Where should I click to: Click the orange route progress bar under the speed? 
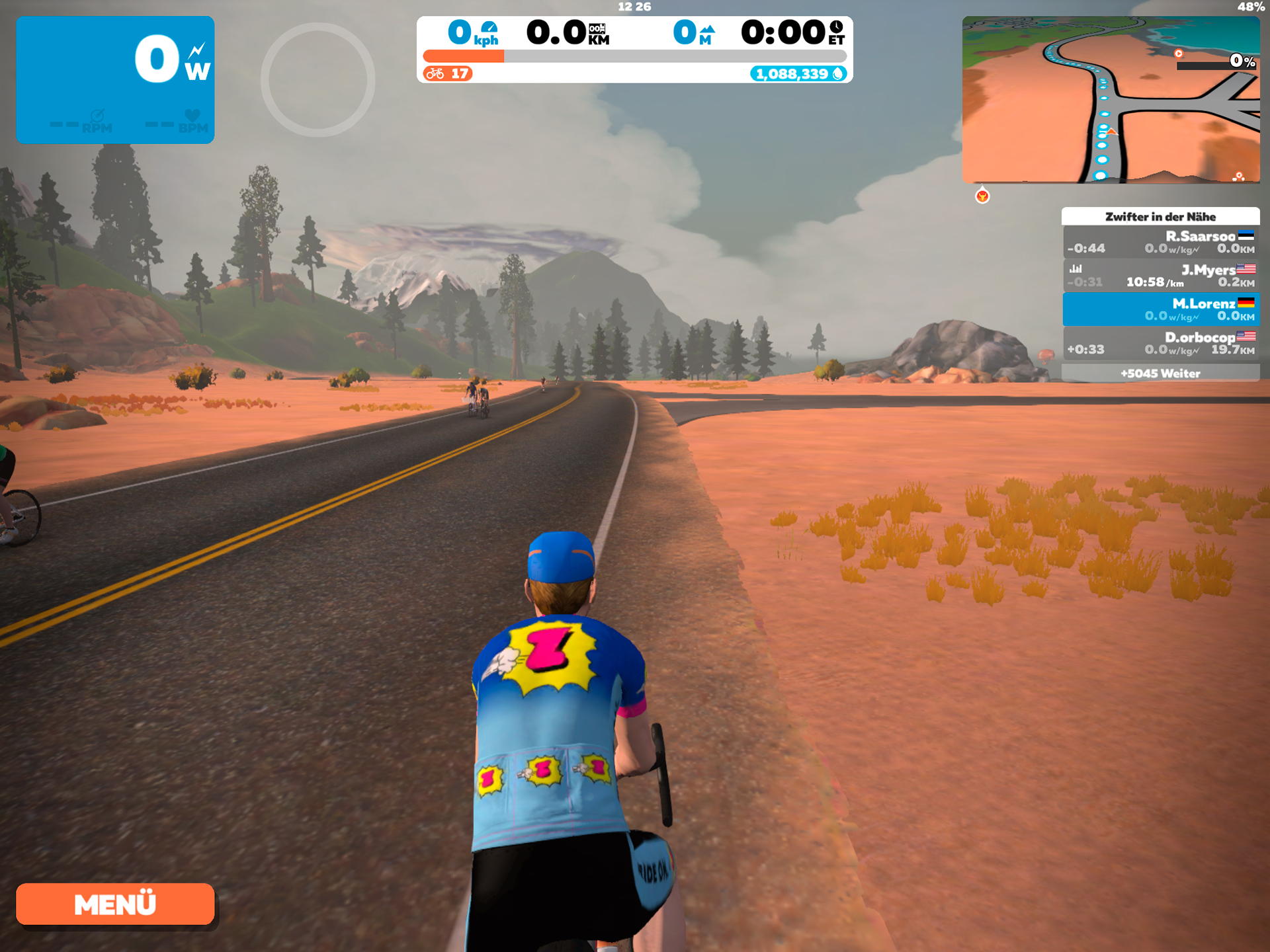coord(463,56)
